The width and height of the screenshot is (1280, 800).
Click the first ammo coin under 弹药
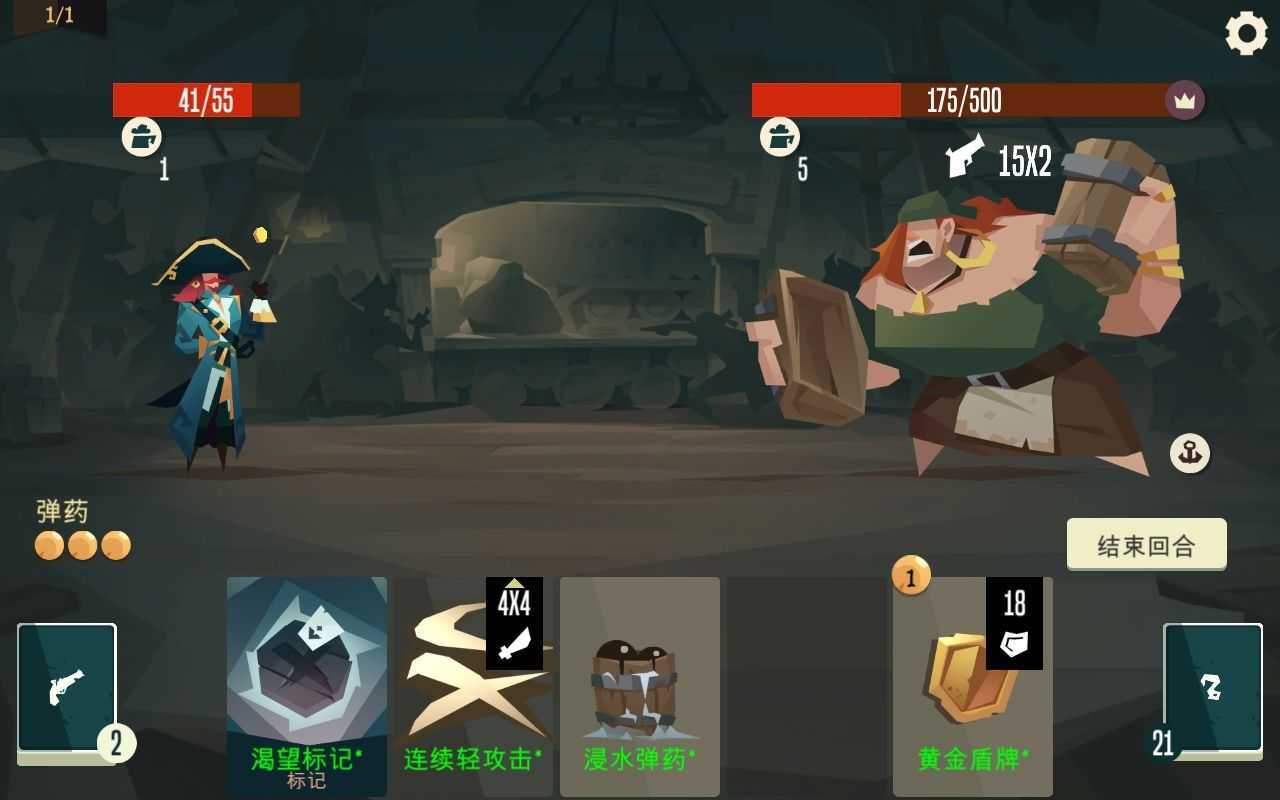point(48,546)
